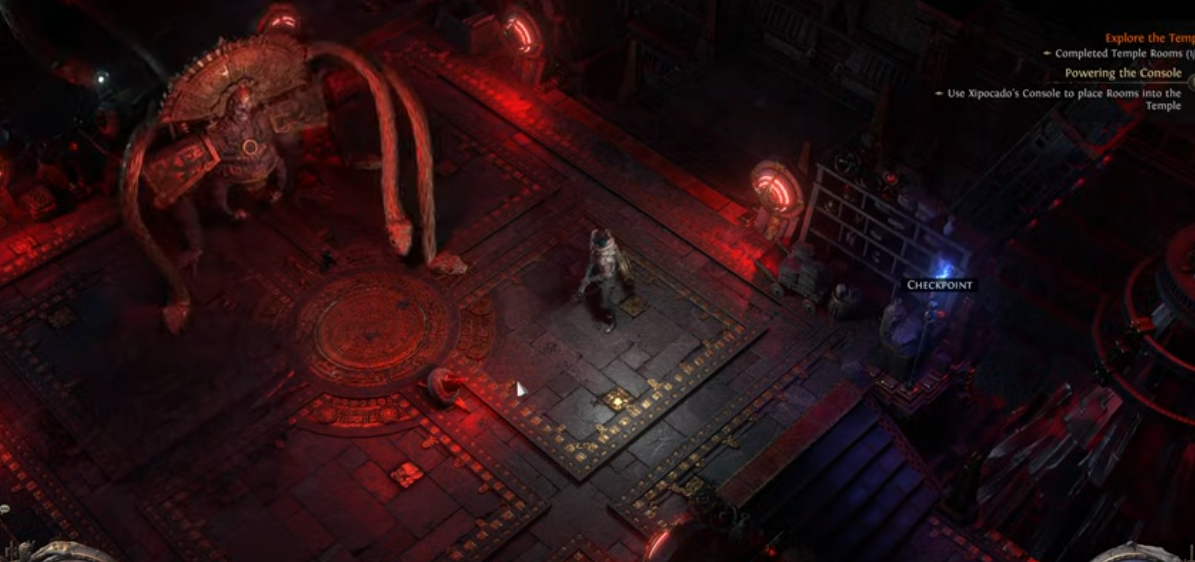Click the Powering the Console quest header
This screenshot has height=562, width=1195.
[x=1122, y=73]
